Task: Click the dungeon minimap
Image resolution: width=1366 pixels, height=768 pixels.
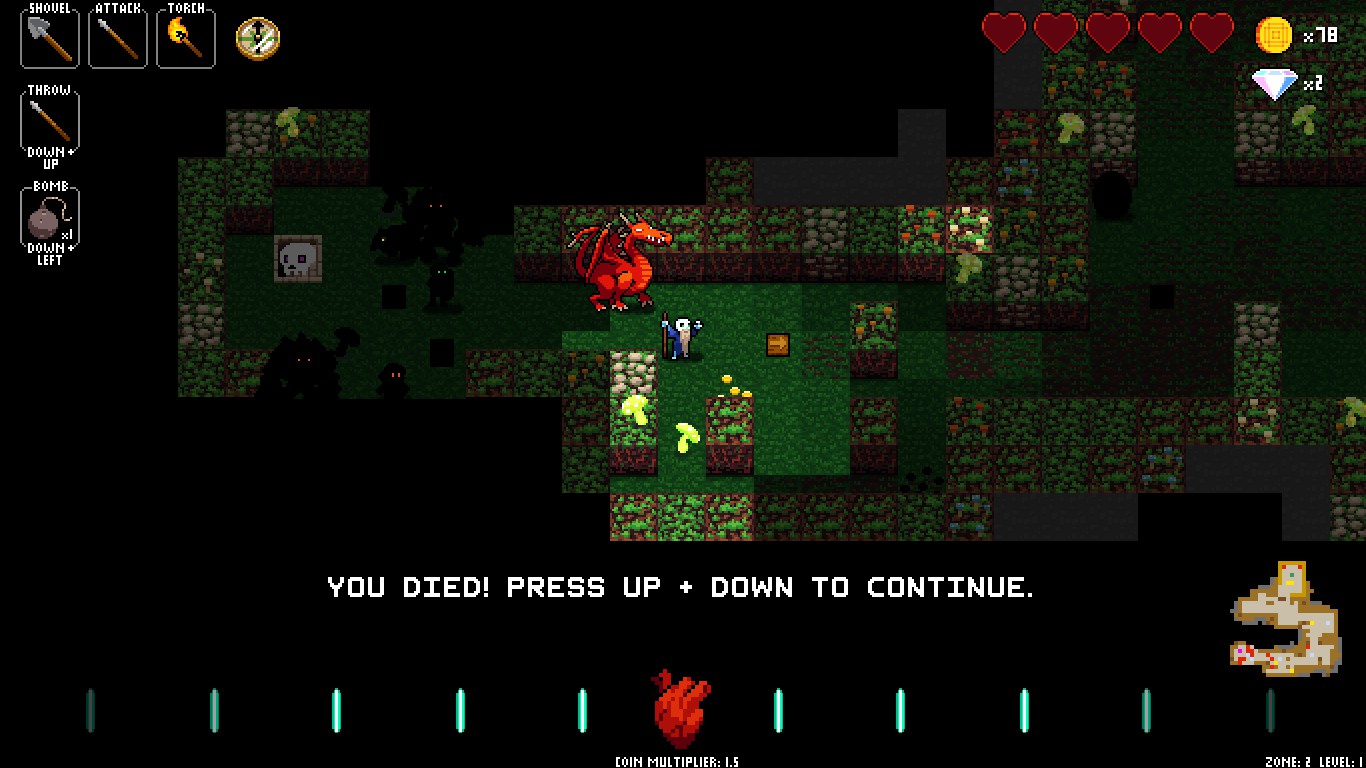Action: pos(1286,622)
